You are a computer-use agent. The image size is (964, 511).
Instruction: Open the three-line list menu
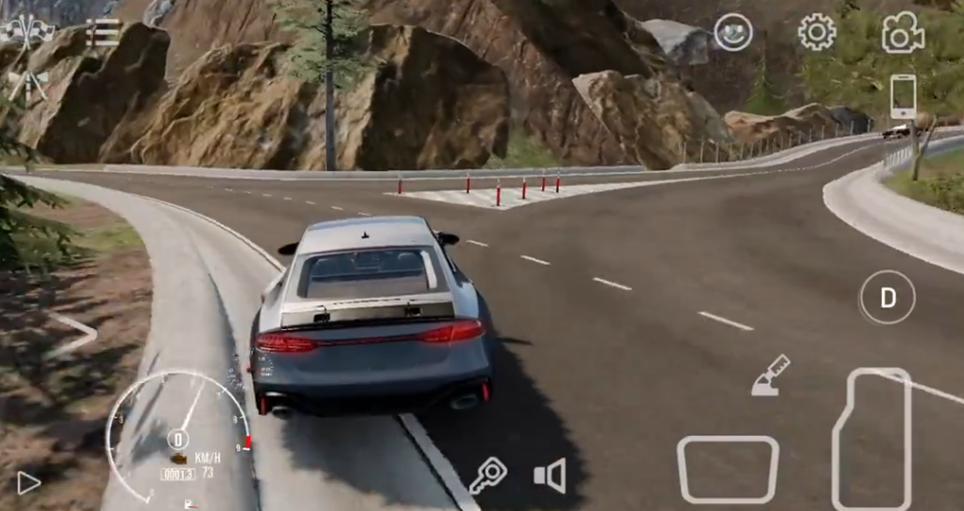[102, 33]
